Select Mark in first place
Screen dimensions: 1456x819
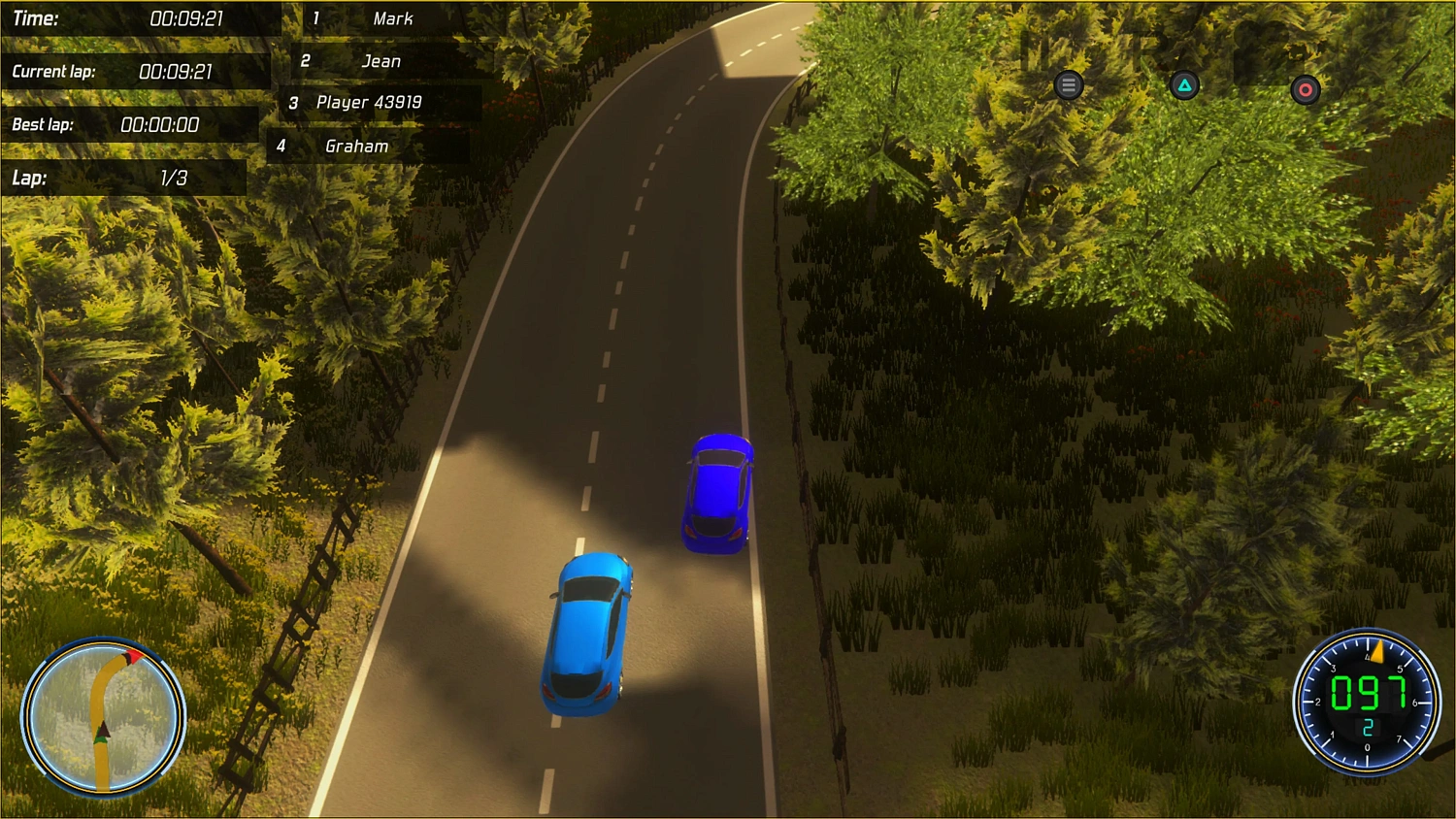click(x=392, y=18)
